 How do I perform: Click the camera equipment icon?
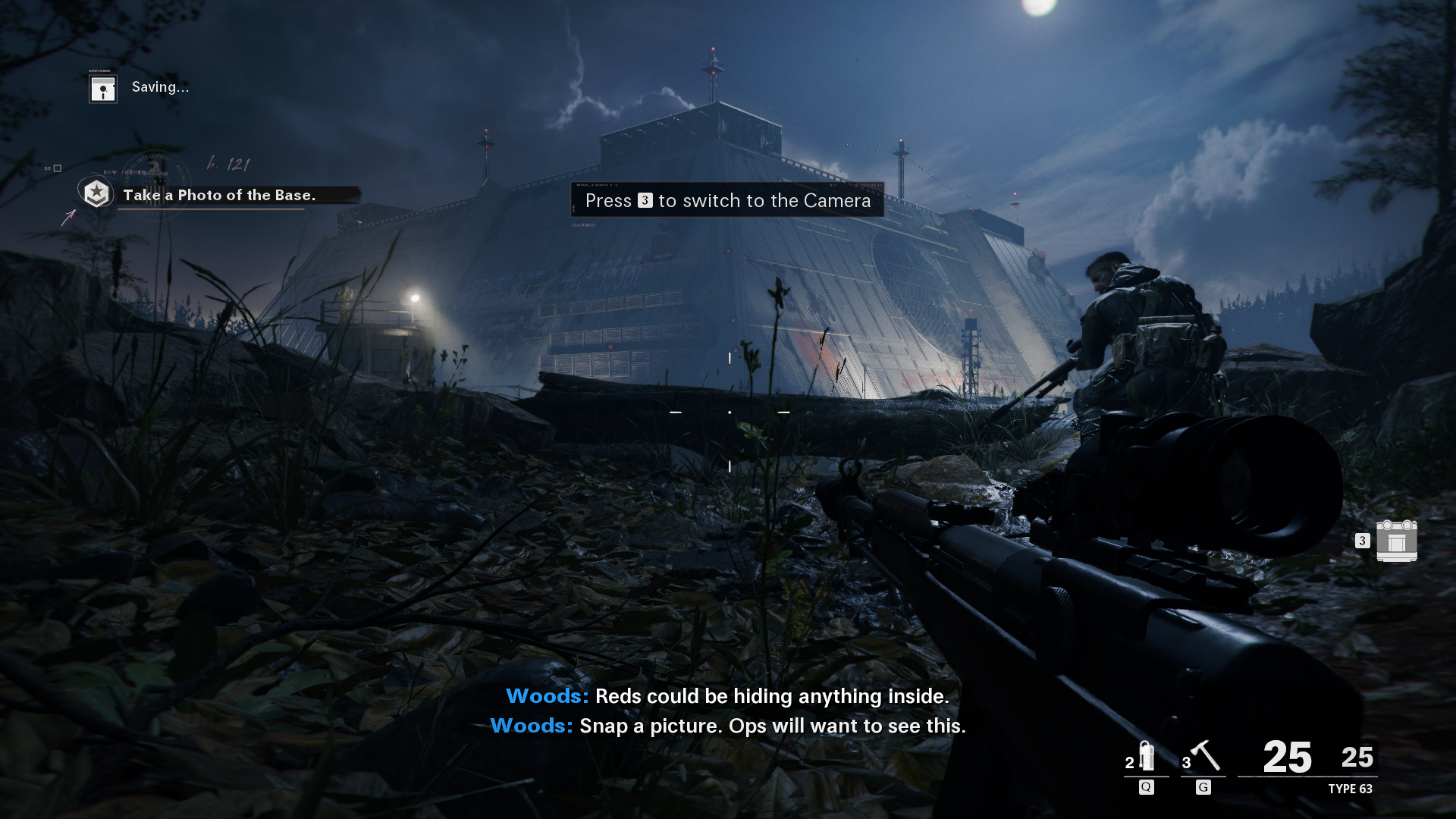[x=1396, y=541]
